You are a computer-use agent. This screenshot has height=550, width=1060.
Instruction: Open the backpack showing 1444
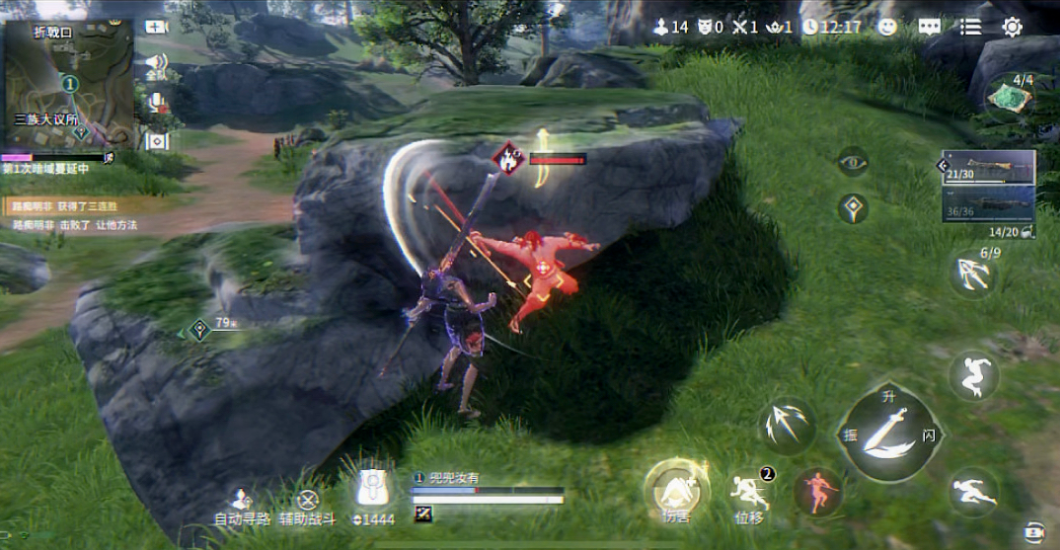[374, 493]
